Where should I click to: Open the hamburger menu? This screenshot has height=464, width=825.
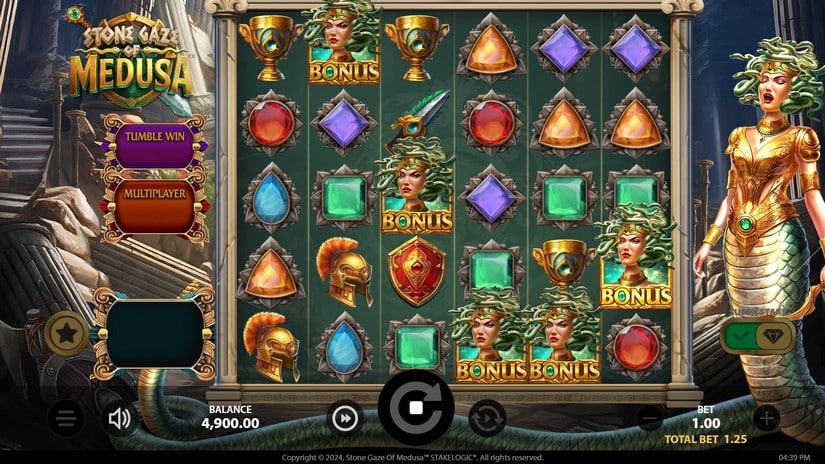66,418
